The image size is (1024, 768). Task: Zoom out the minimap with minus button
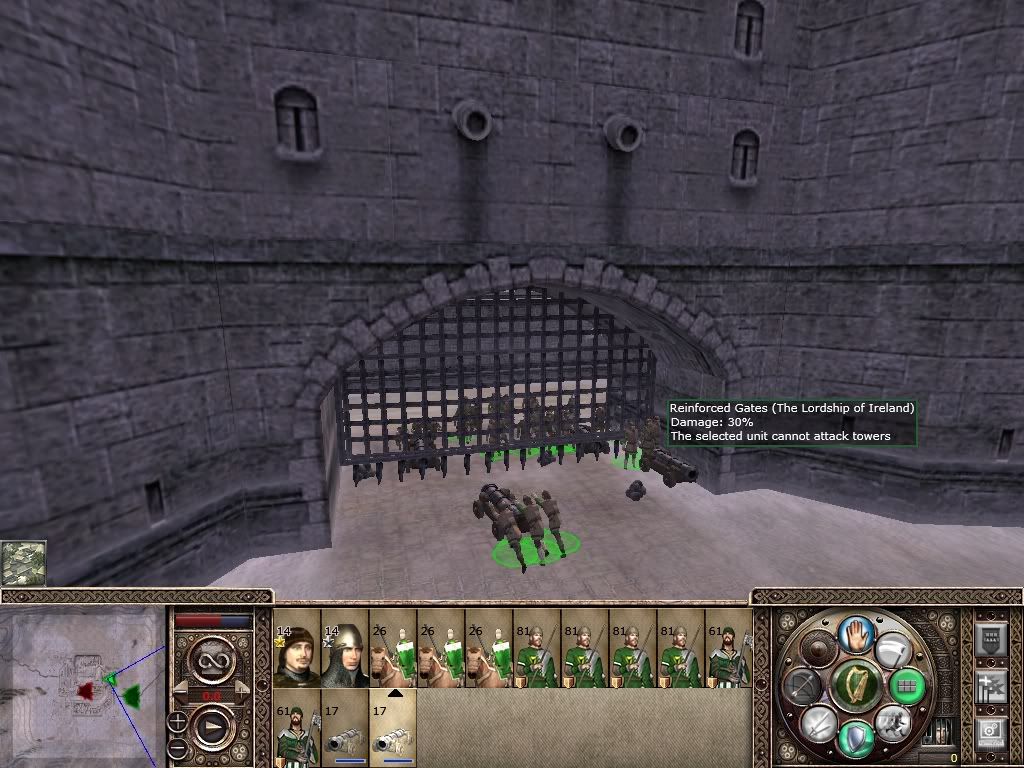[x=179, y=747]
